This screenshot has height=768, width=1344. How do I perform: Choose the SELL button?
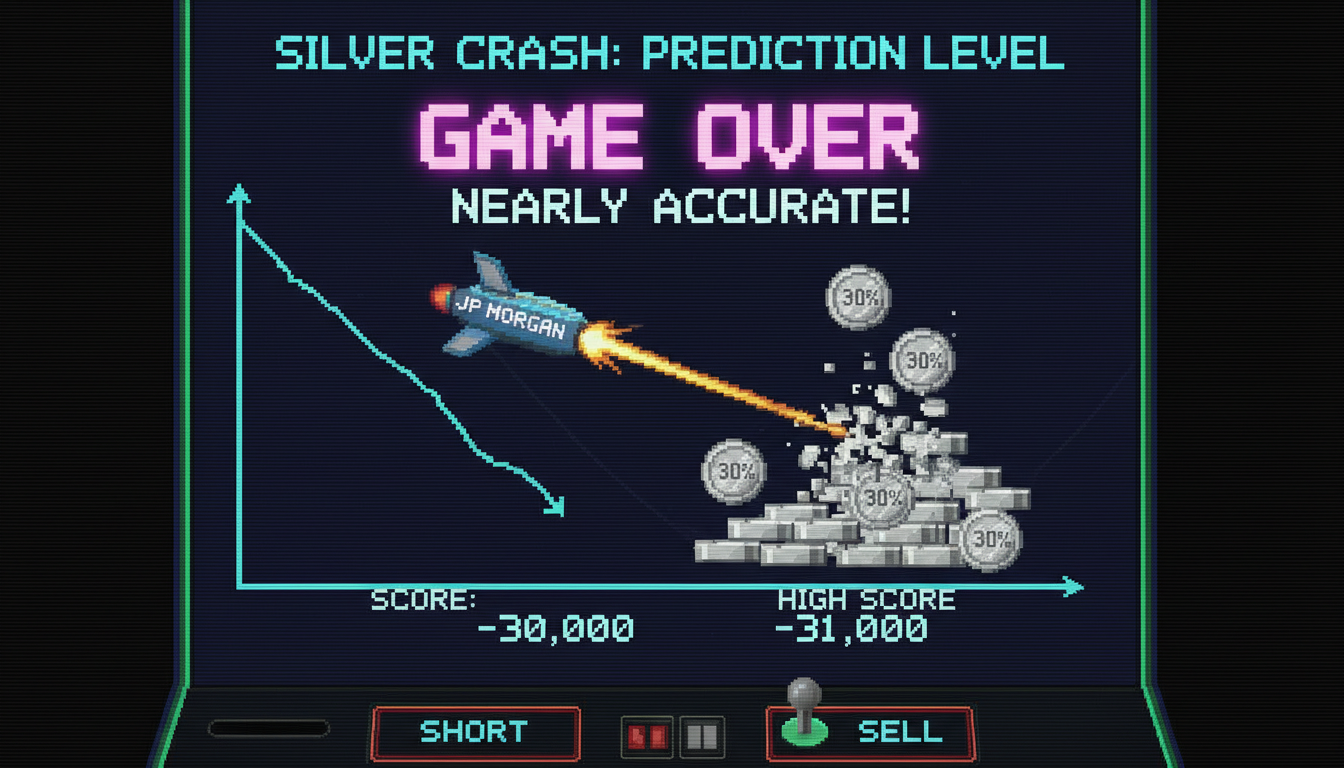point(898,732)
